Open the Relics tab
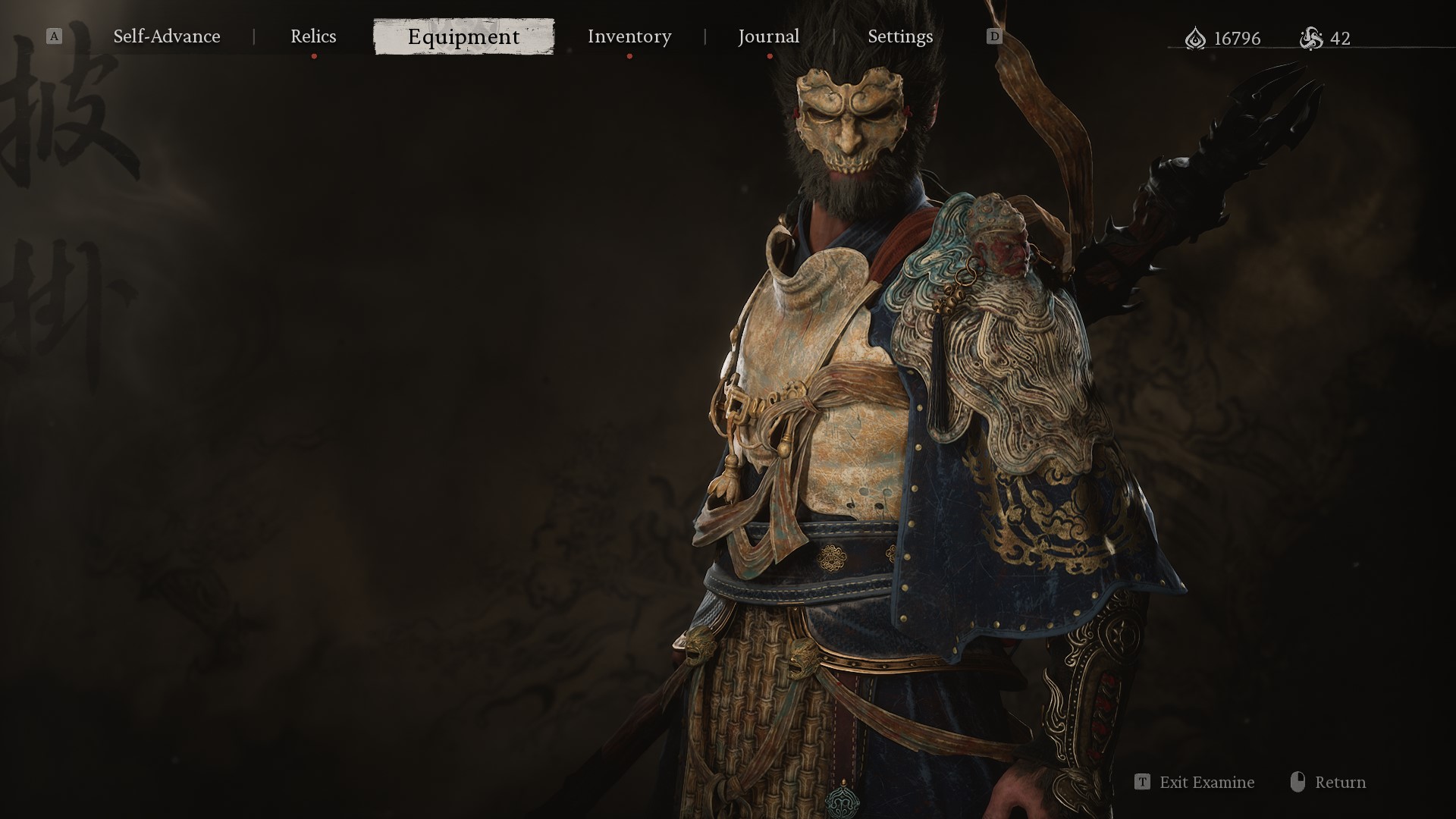1456x819 pixels. pos(313,36)
